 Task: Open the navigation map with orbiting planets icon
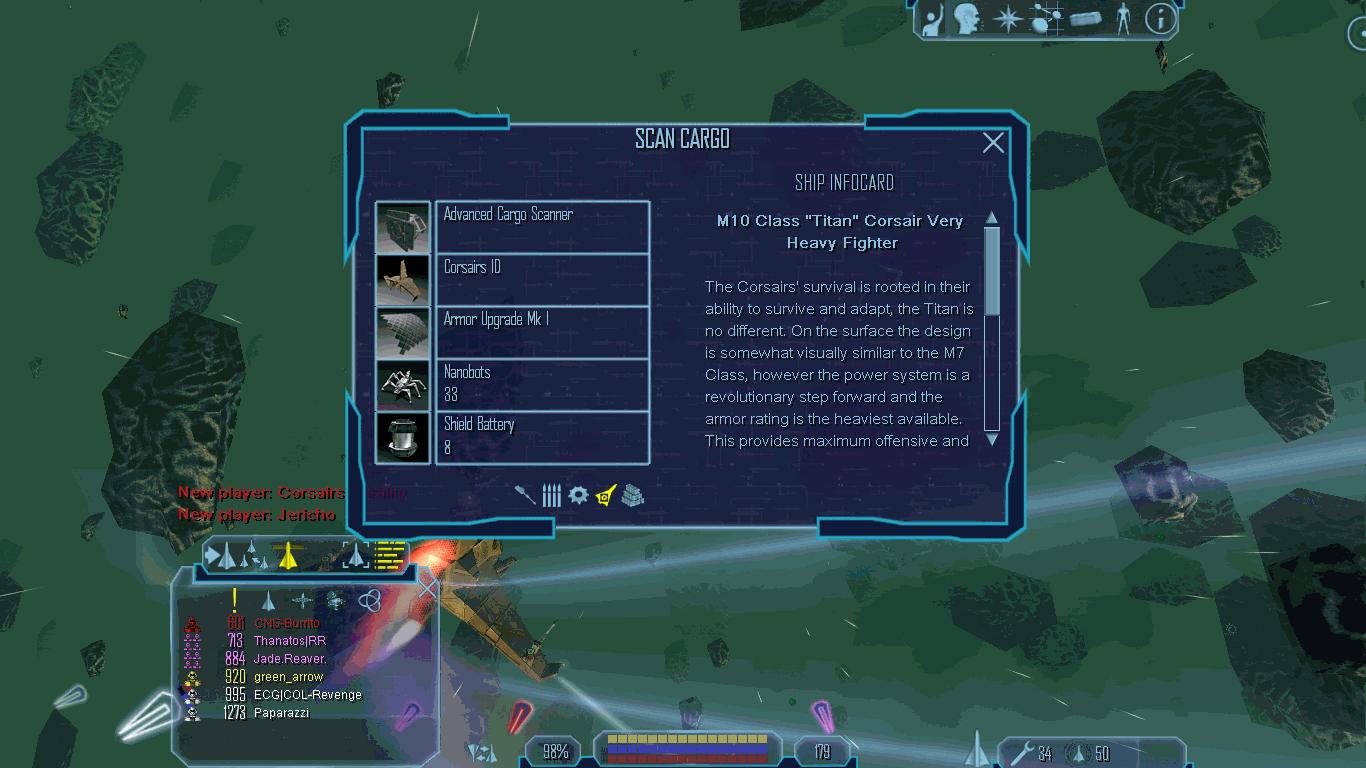point(1047,19)
